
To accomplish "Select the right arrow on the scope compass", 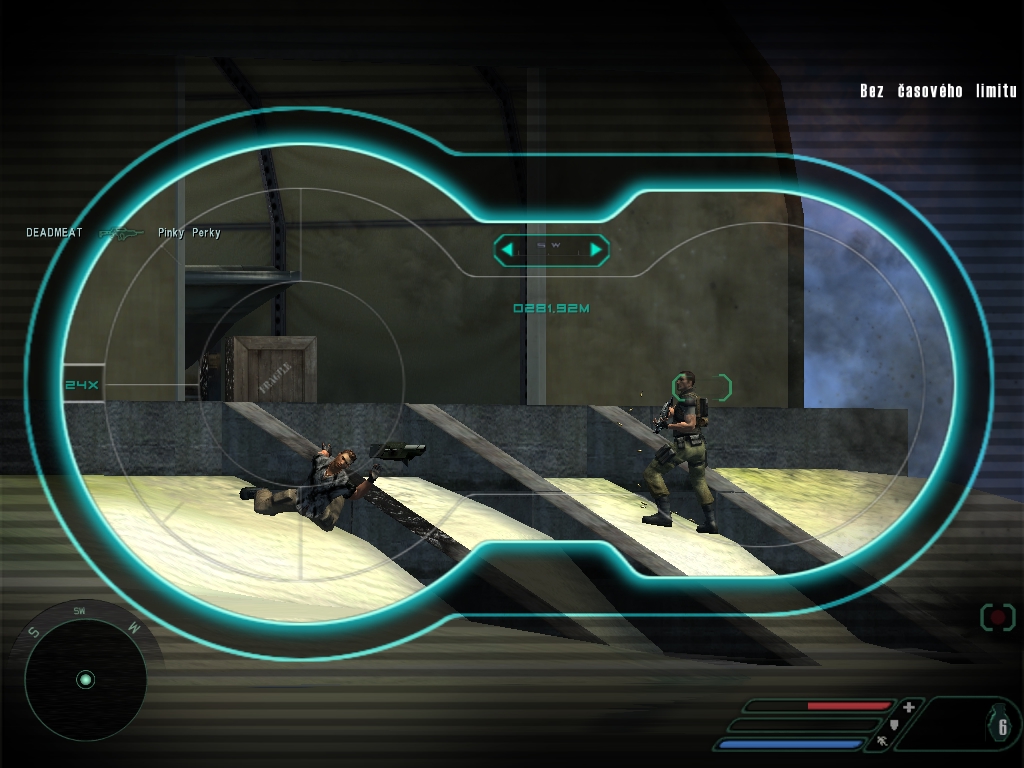I will [x=596, y=249].
